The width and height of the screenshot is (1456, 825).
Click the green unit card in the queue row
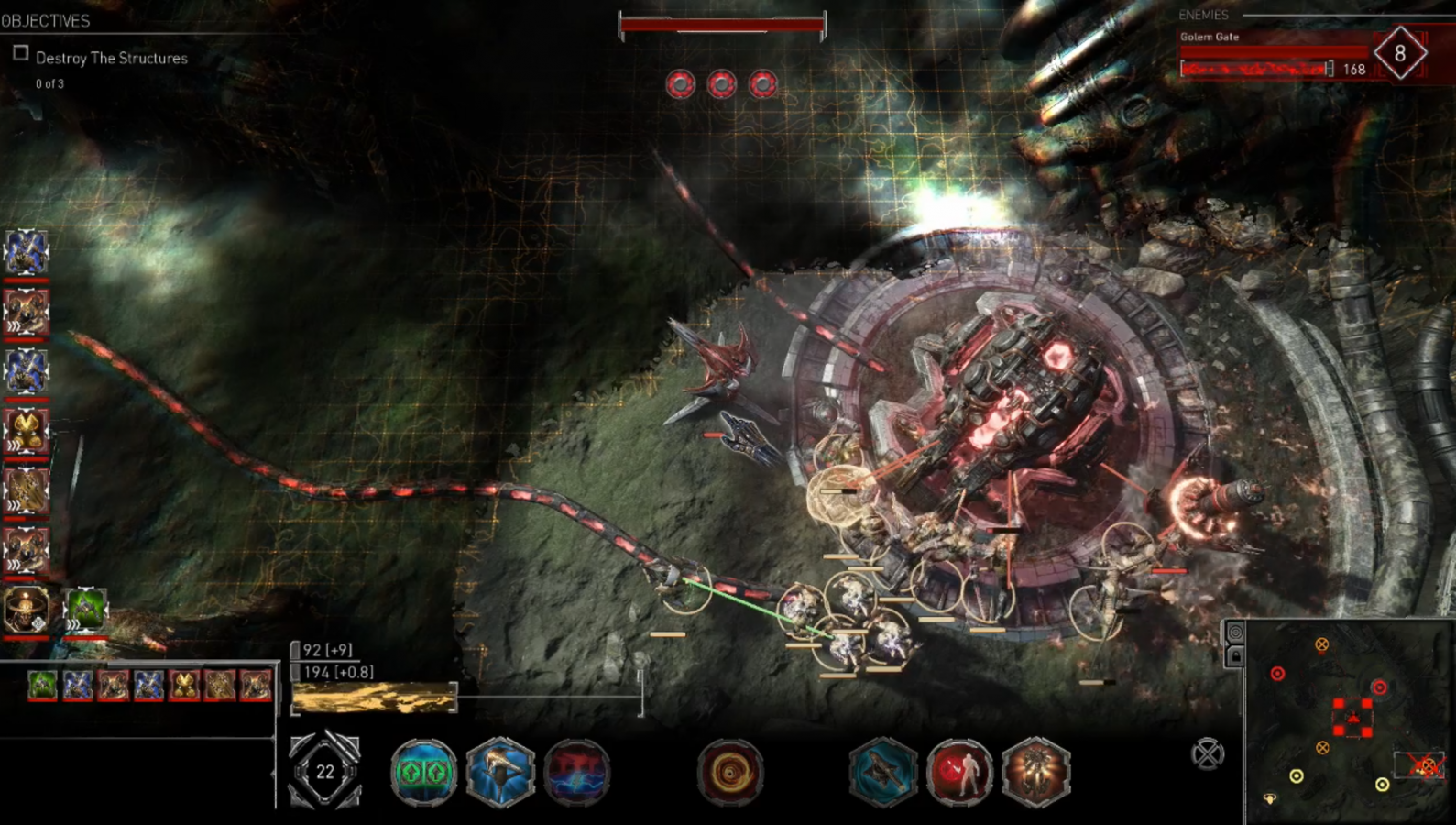[x=42, y=685]
